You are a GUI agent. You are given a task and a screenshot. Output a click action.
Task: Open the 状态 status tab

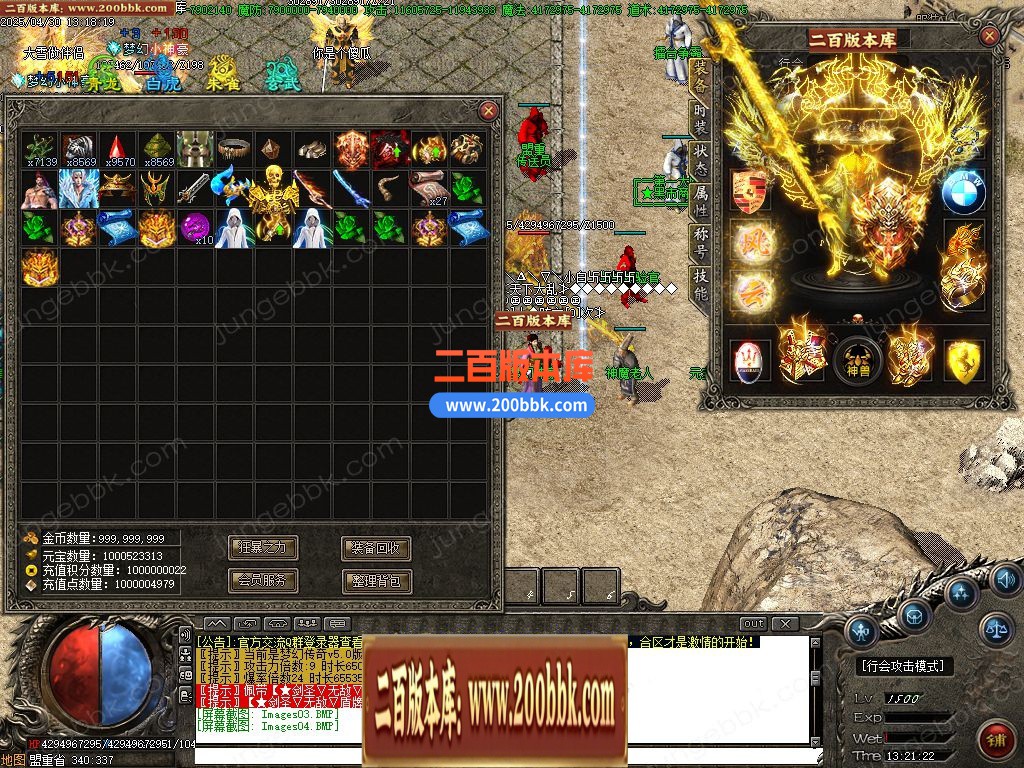701,163
